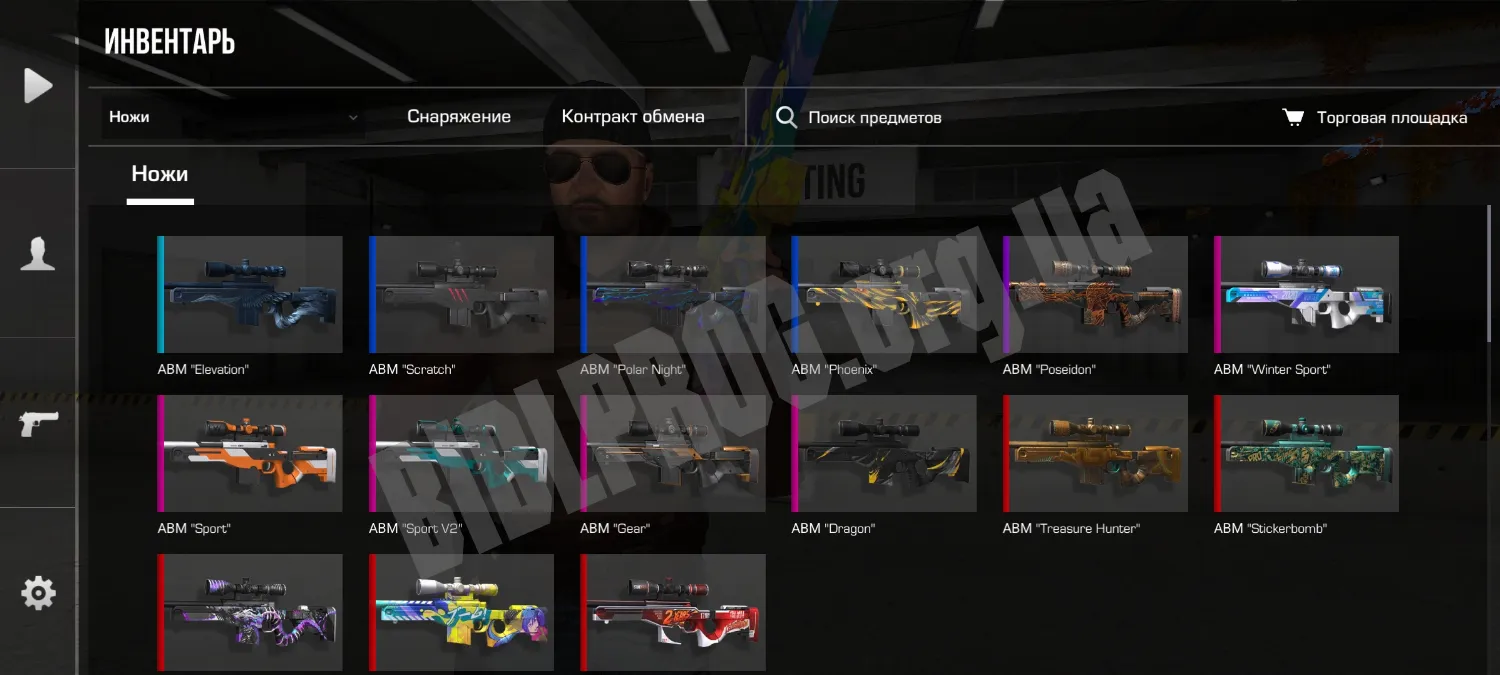Pick the ABM "Sport V2" skin
Viewport: 1500px width, 675px height.
pos(462,453)
